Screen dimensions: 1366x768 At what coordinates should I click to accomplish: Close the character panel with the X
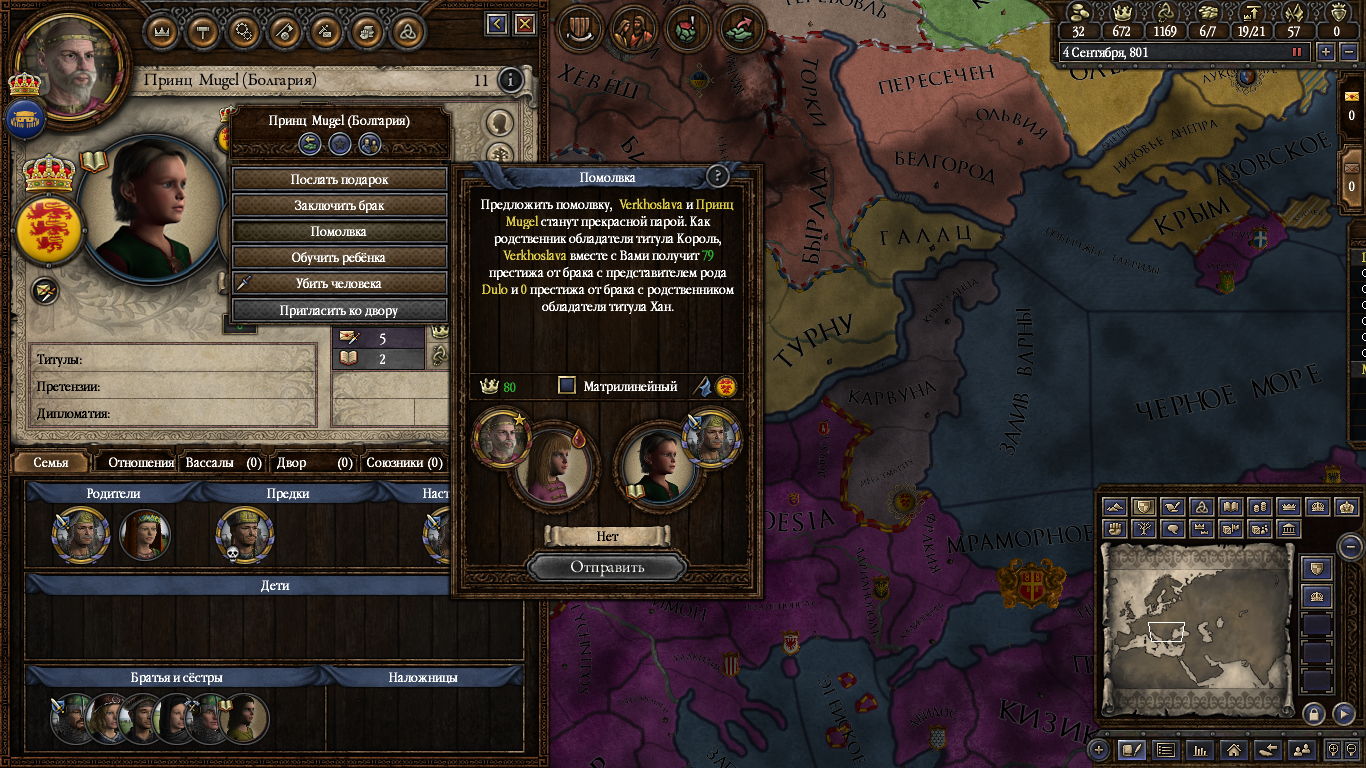coord(524,24)
